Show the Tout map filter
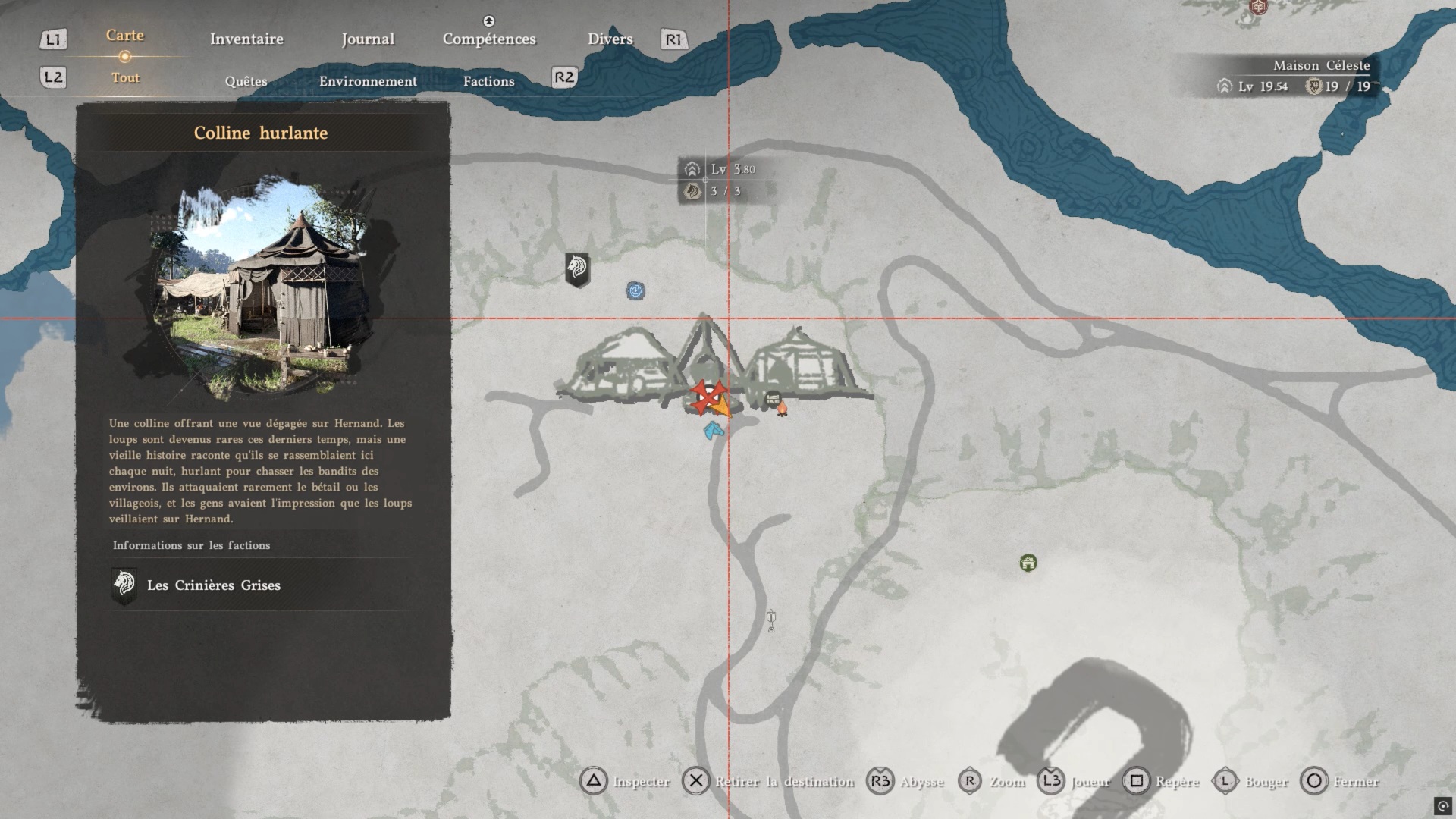 tap(125, 78)
